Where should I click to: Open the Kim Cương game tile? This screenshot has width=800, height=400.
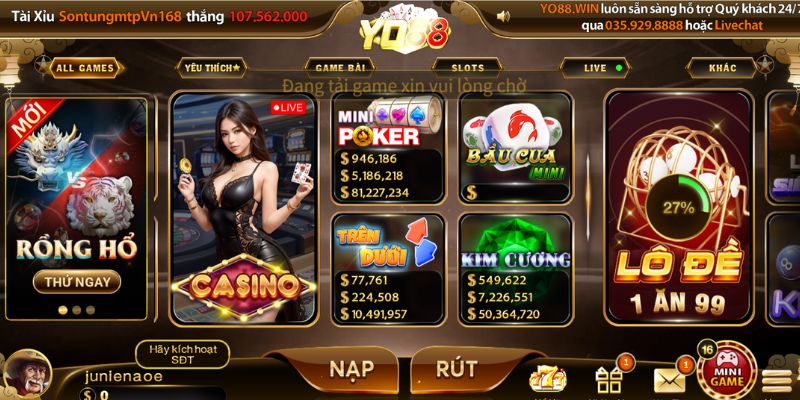[514, 268]
